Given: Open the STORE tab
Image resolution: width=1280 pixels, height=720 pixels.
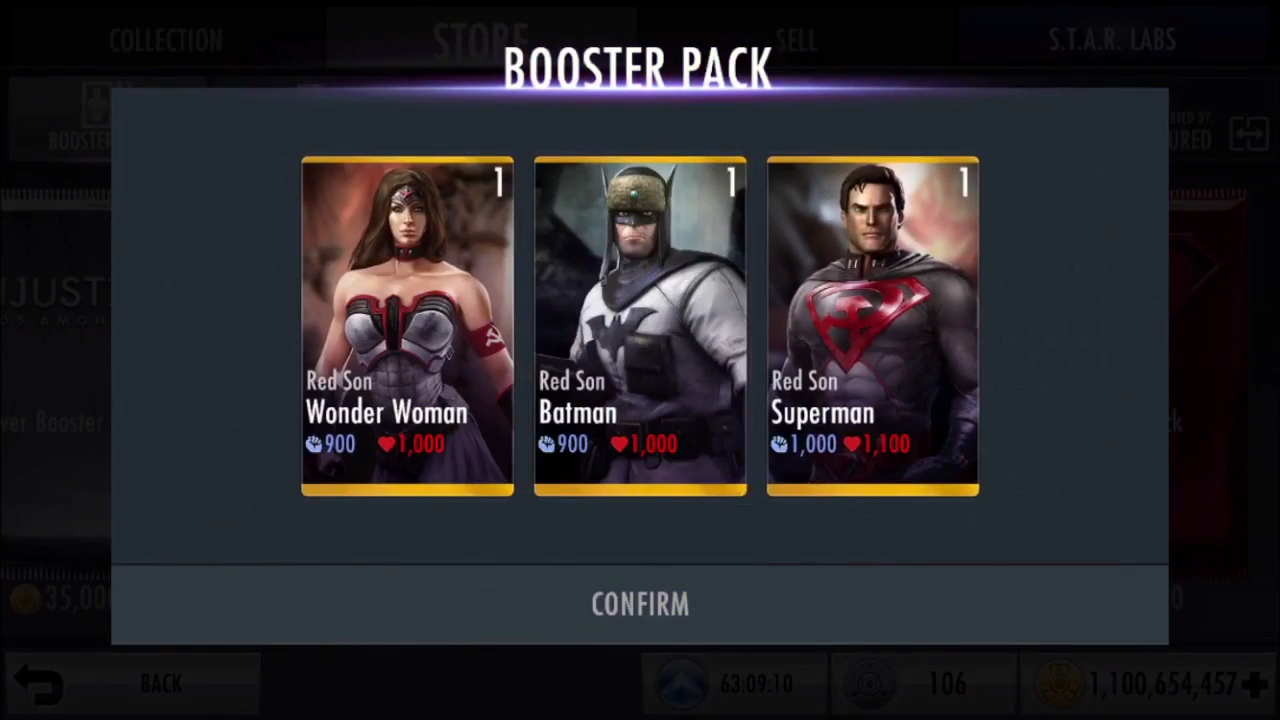Looking at the screenshot, I should [480, 40].
